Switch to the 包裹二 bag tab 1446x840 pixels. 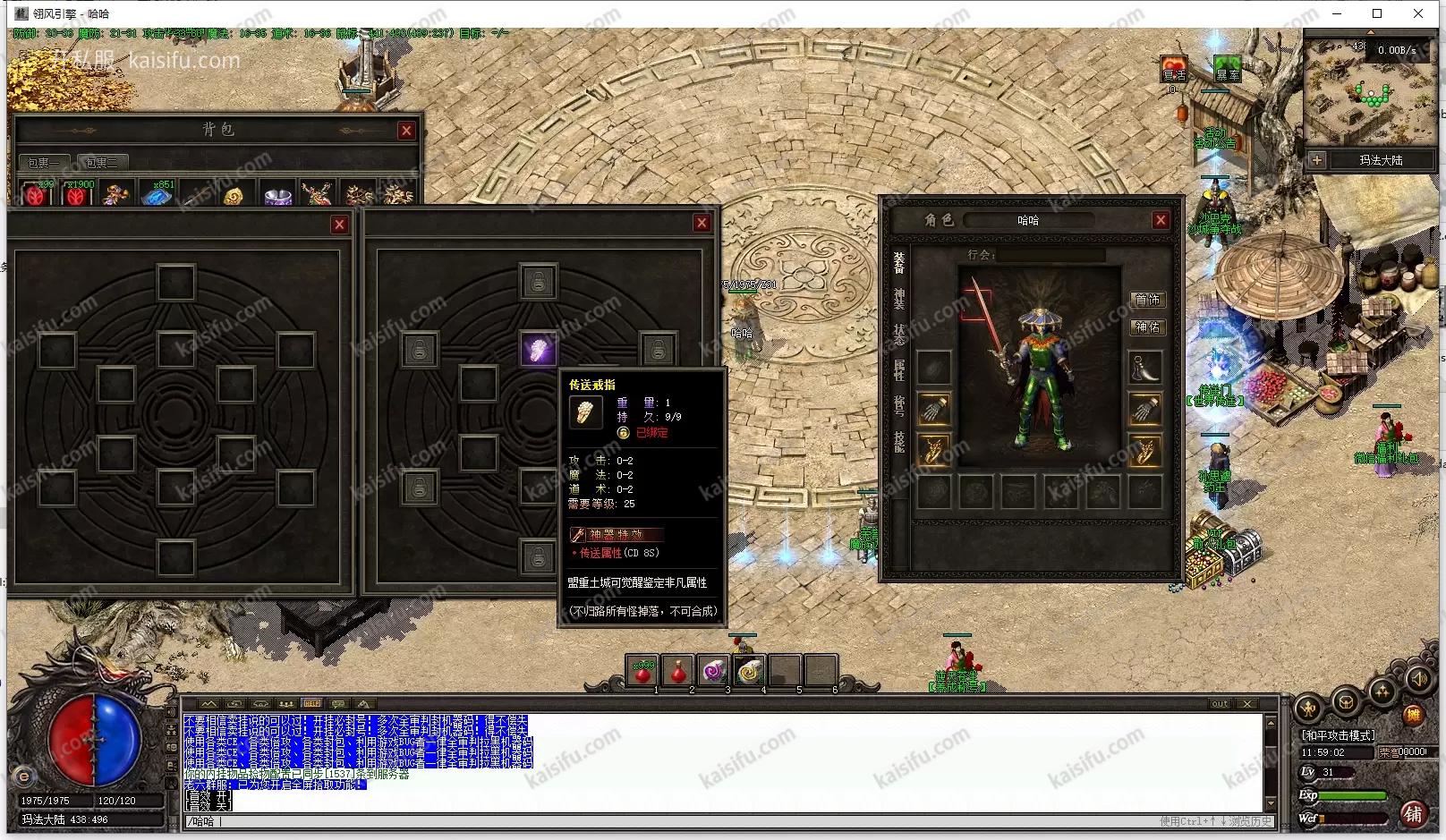pyautogui.click(x=102, y=163)
